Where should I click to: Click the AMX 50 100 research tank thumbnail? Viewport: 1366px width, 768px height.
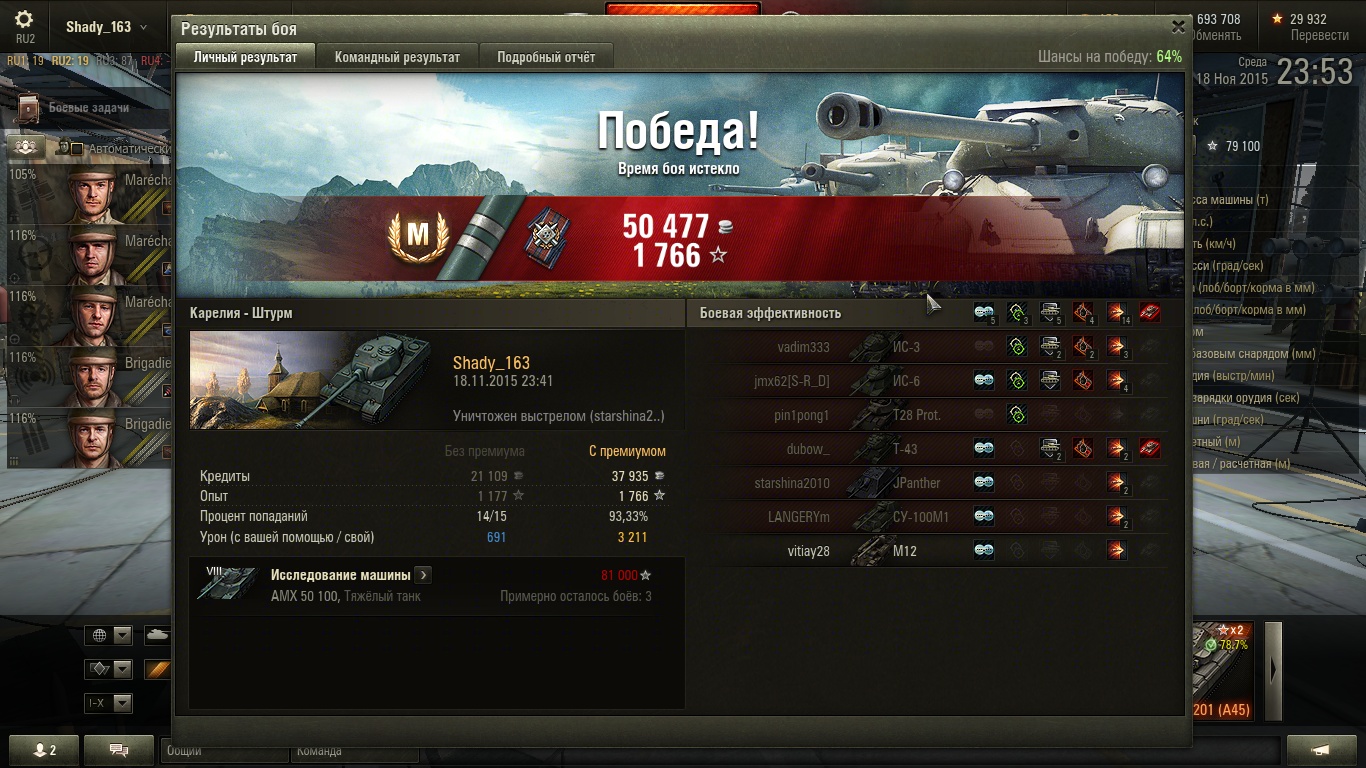click(228, 584)
